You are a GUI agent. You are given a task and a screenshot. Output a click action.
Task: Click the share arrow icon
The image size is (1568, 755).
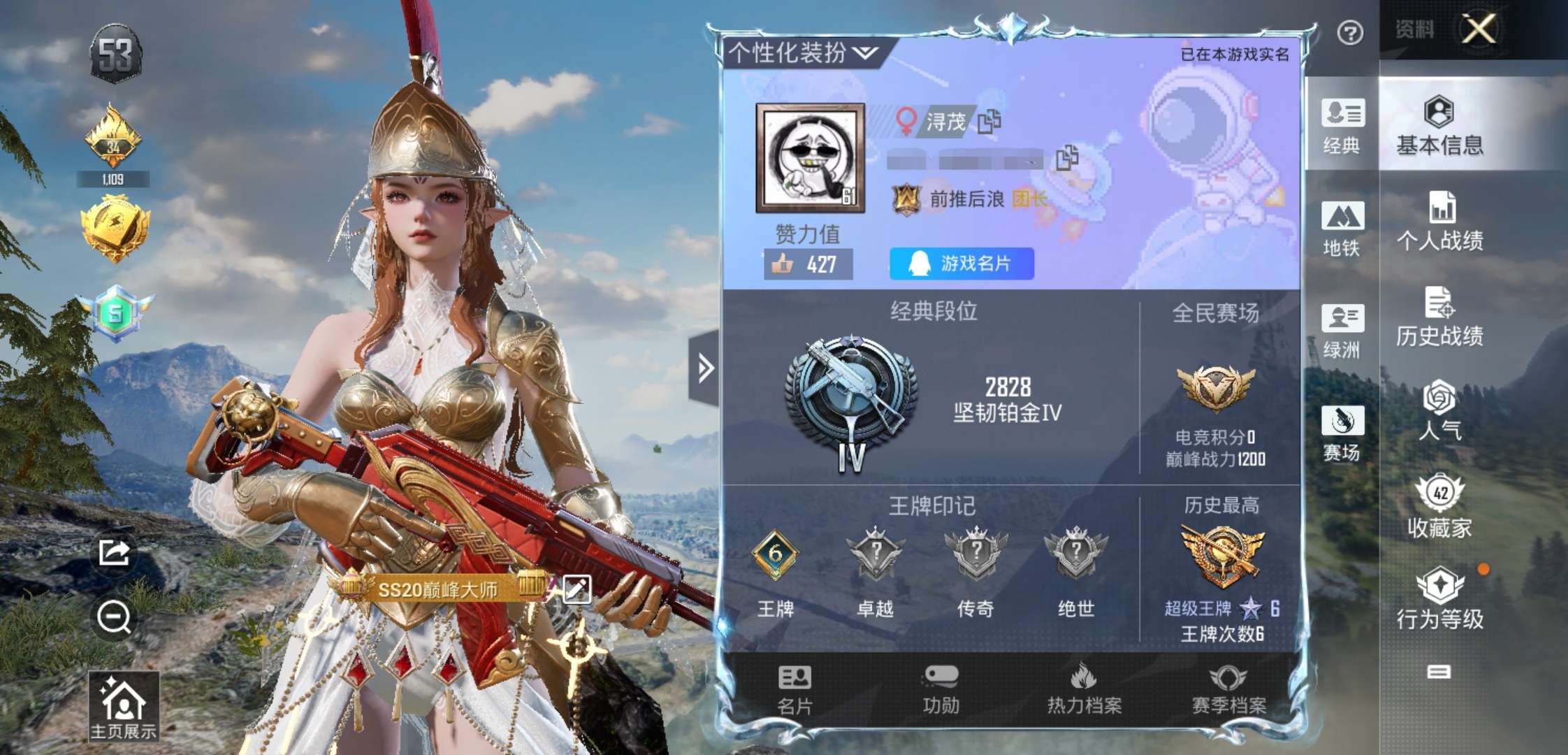coord(114,553)
